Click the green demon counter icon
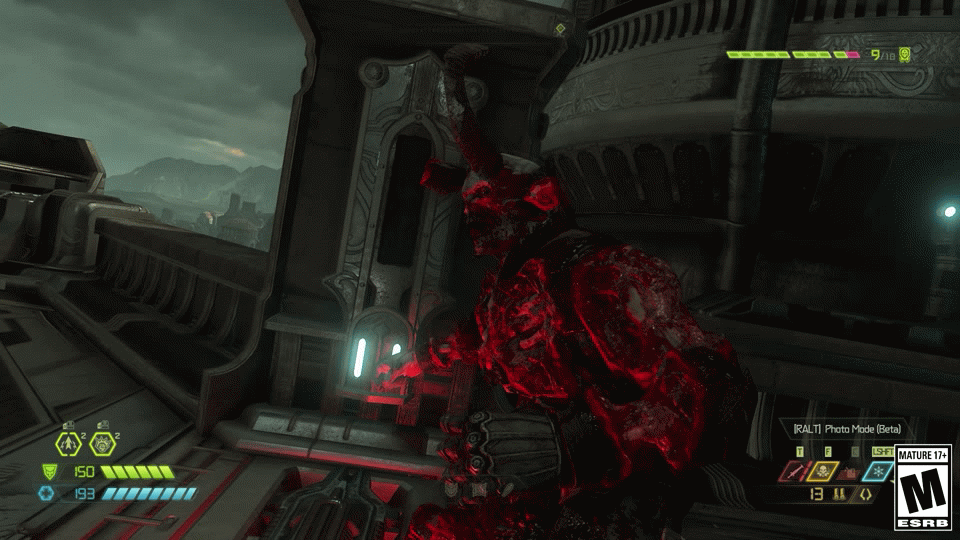Image resolution: width=960 pixels, height=540 pixels. click(x=905, y=55)
